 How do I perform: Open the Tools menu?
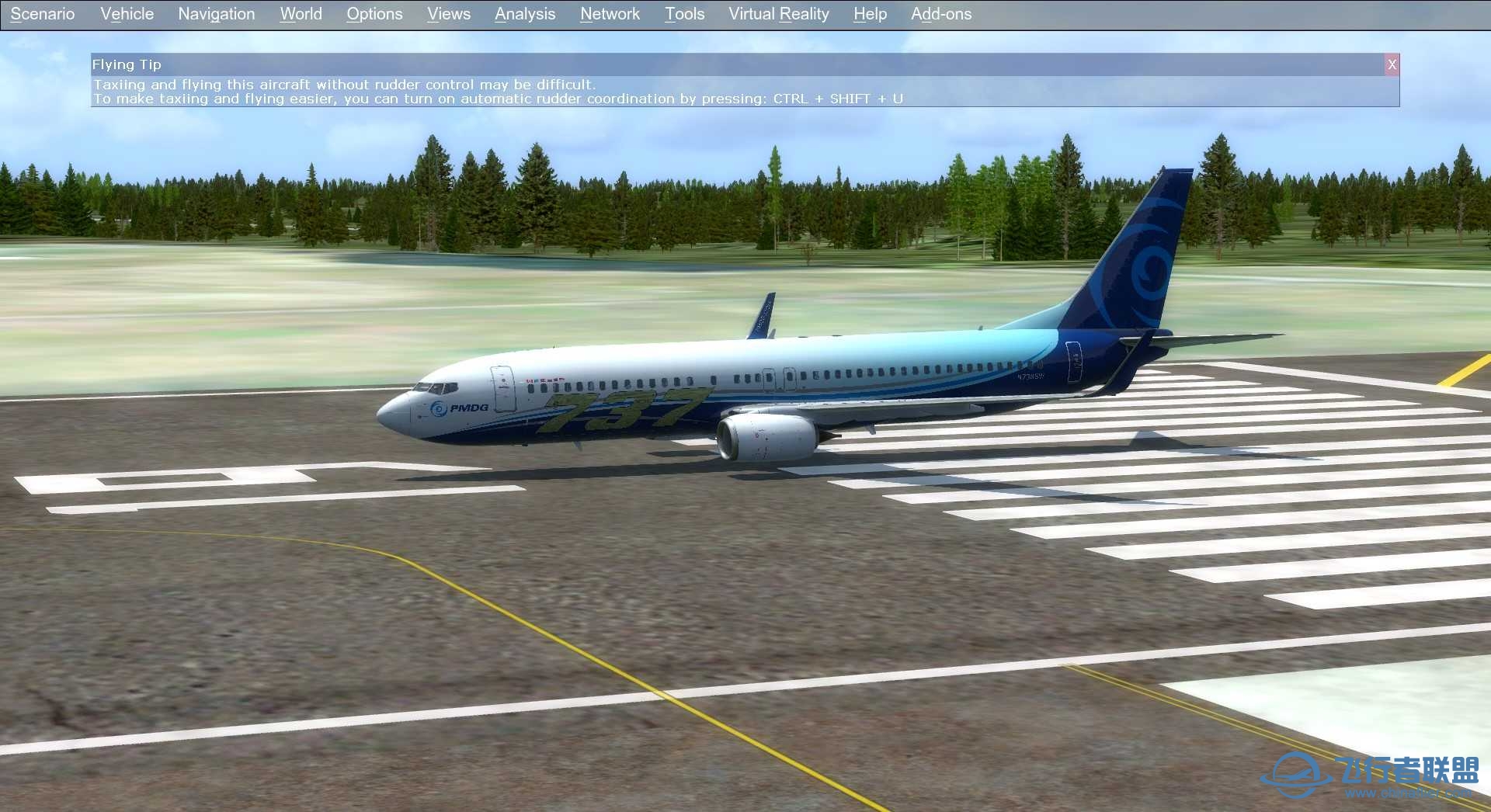[x=683, y=13]
